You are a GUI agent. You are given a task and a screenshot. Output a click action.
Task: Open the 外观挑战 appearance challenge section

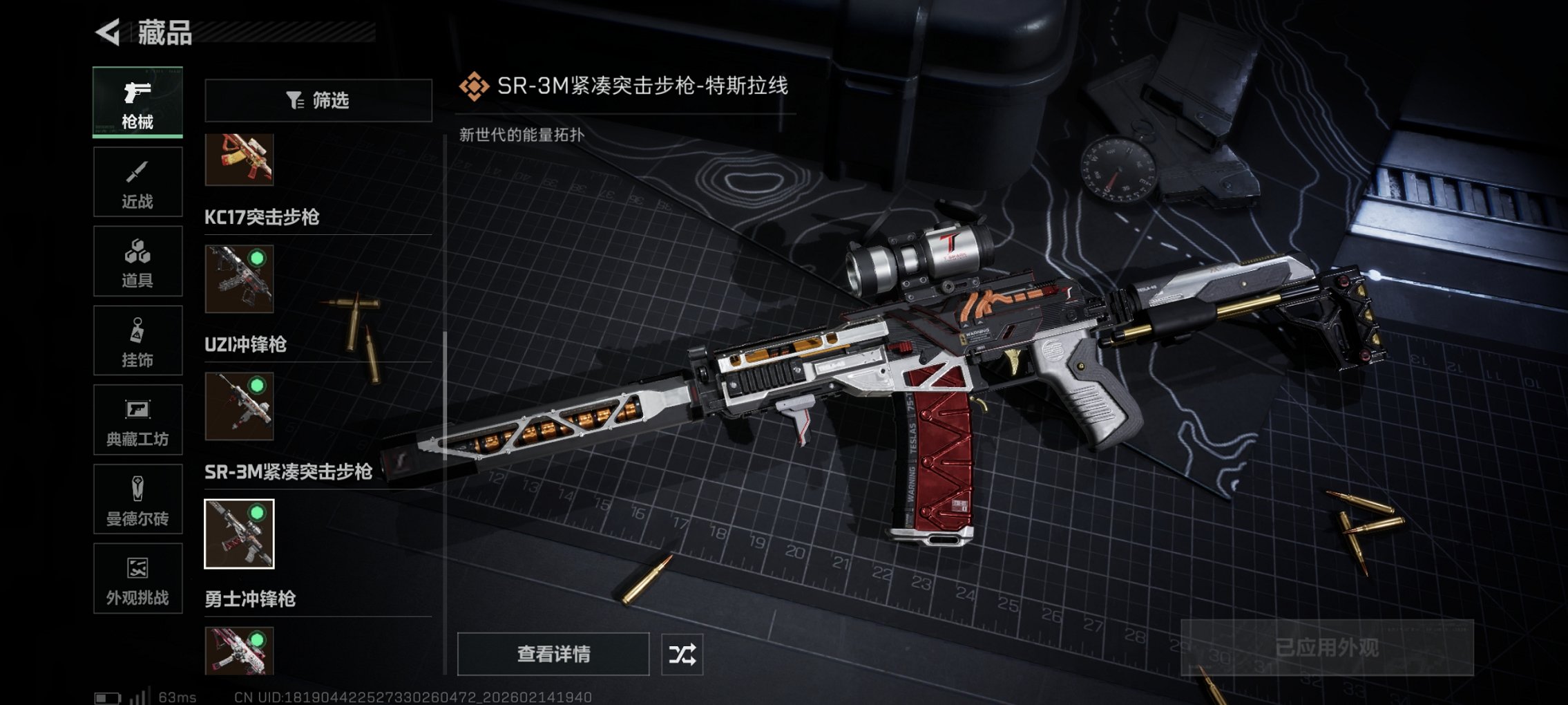(137, 579)
